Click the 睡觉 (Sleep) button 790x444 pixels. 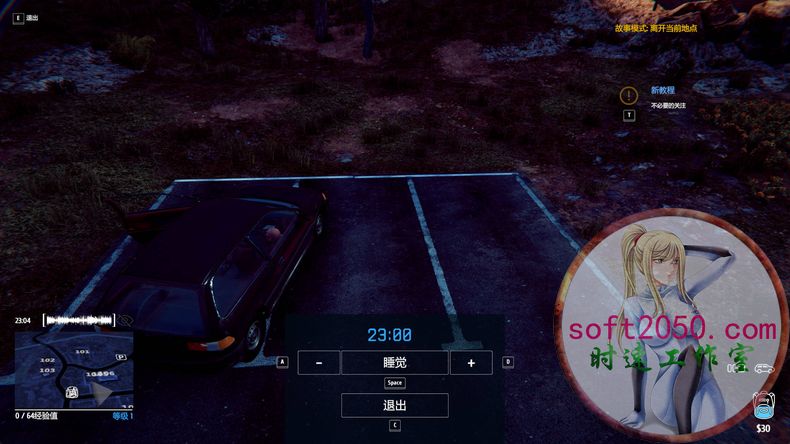pos(394,362)
